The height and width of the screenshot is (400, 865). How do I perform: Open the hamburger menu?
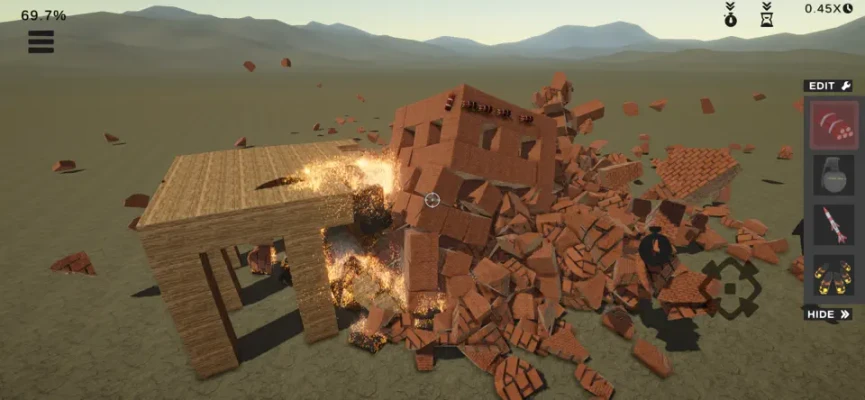click(x=41, y=41)
